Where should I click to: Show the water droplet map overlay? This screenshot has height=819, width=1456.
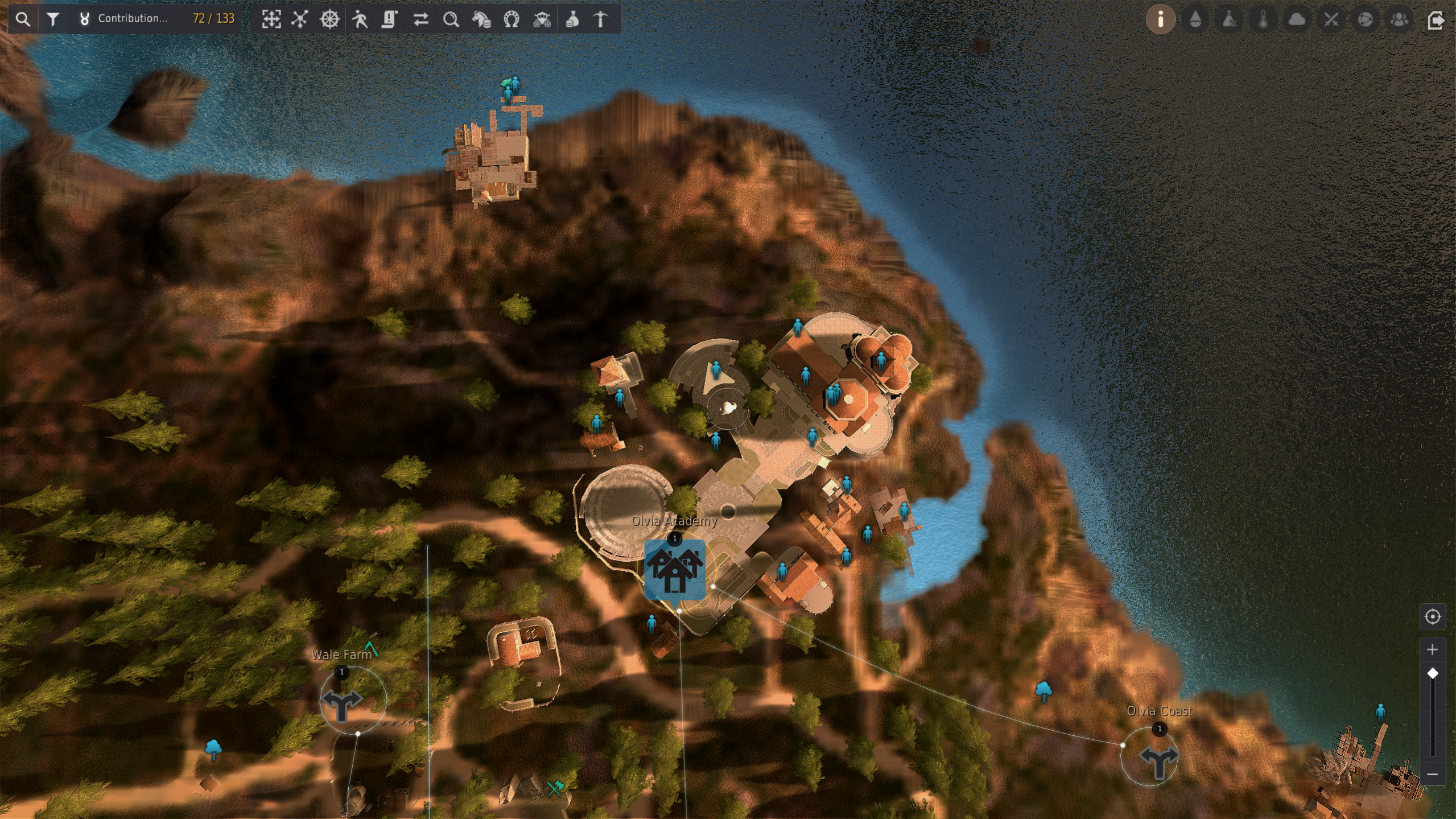tap(1195, 19)
